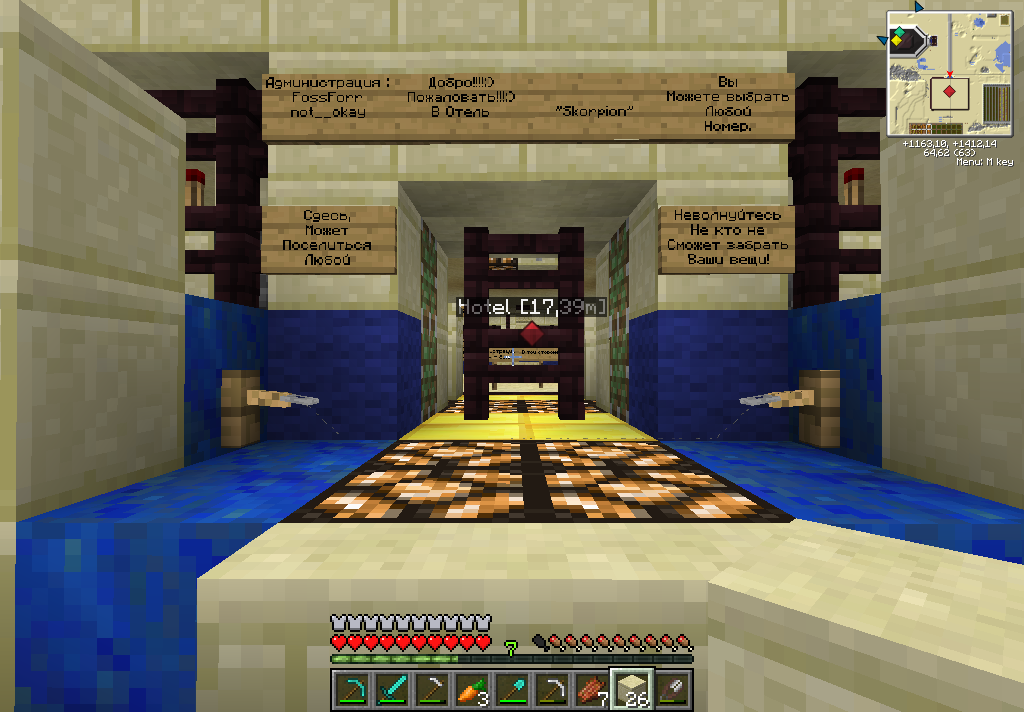Click the green diamond waypoint on the minimap

coord(899,34)
